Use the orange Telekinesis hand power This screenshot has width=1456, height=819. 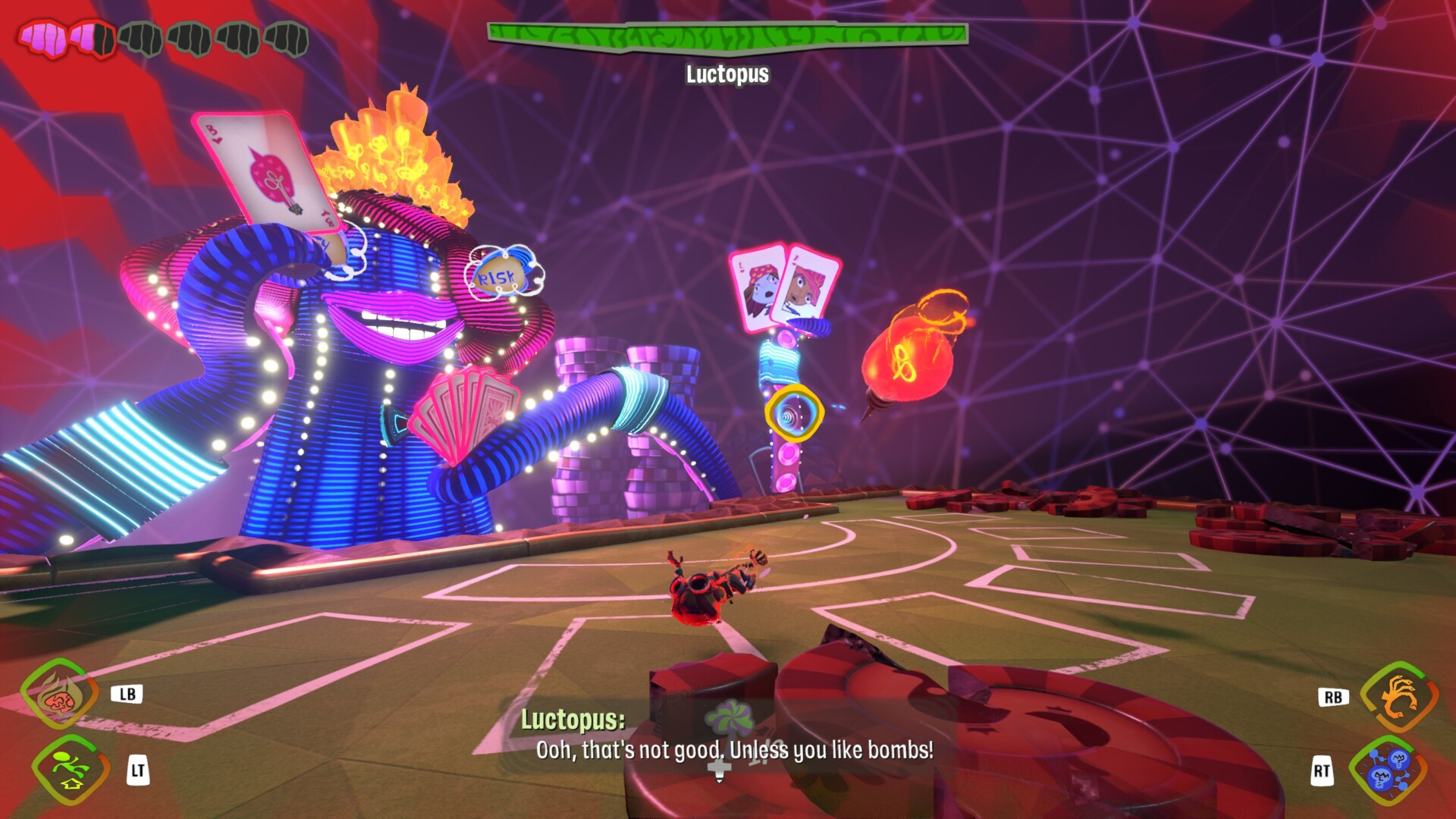(x=1398, y=696)
